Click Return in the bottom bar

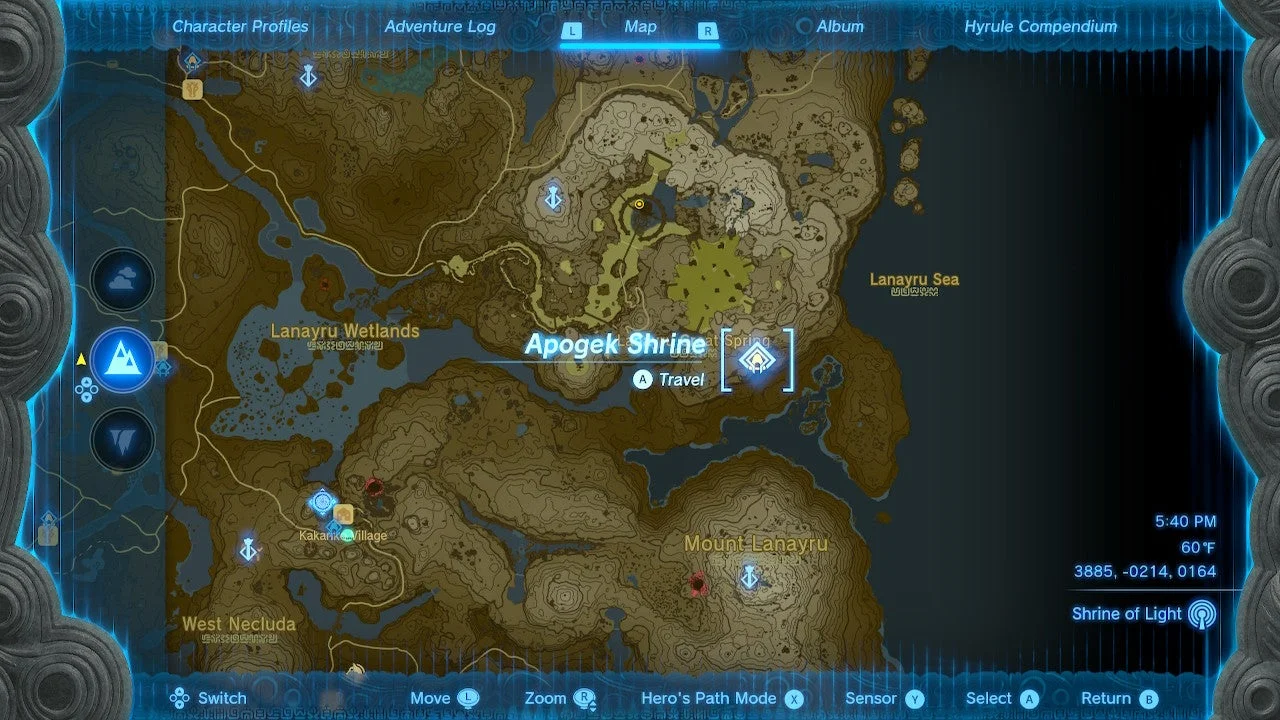point(1109,698)
